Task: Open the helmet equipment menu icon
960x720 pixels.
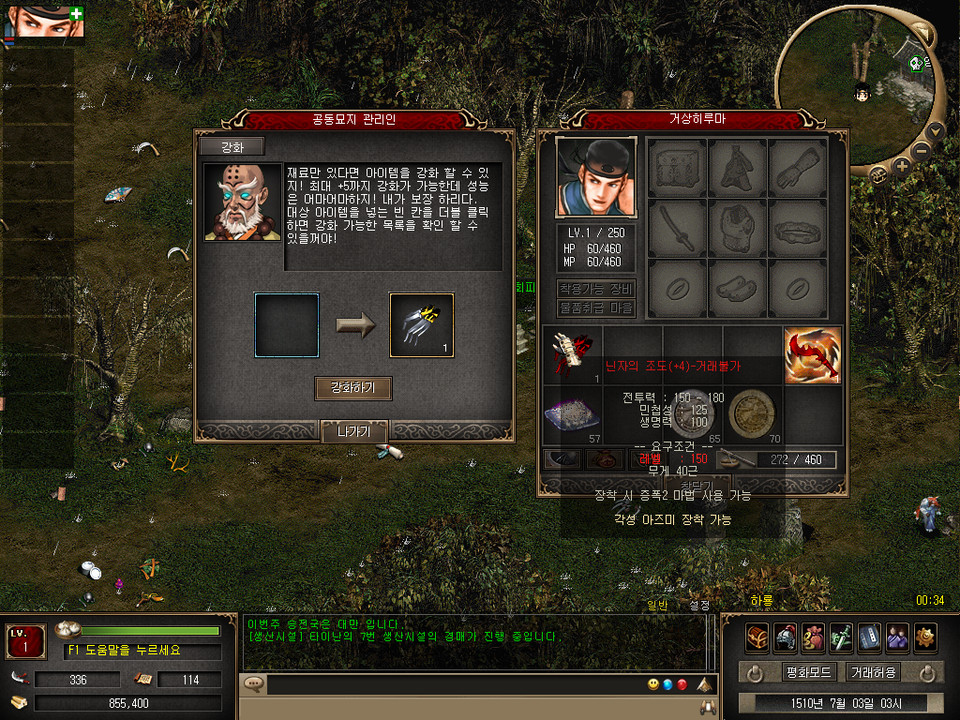Action: click(785, 636)
